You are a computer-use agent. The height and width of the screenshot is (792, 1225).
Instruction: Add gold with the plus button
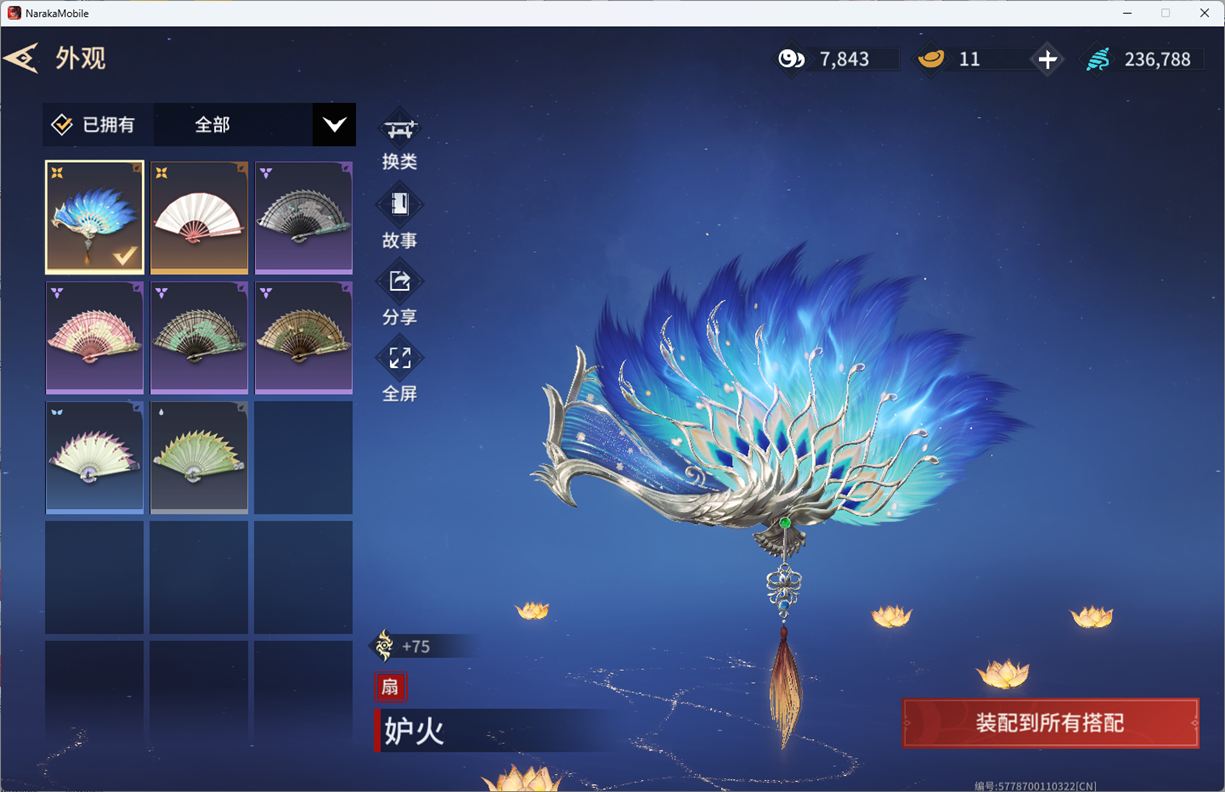1047,60
